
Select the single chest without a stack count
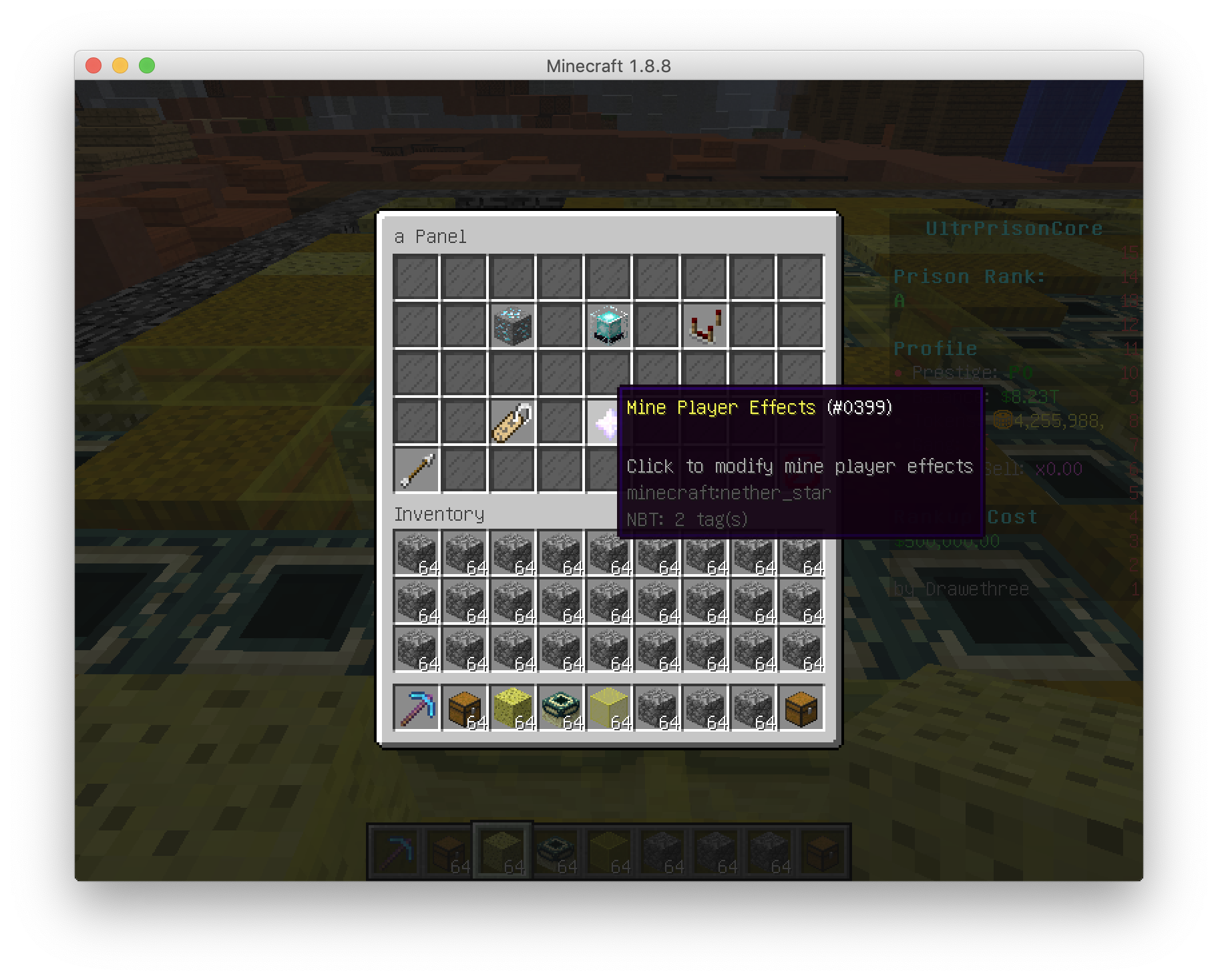coord(801,708)
